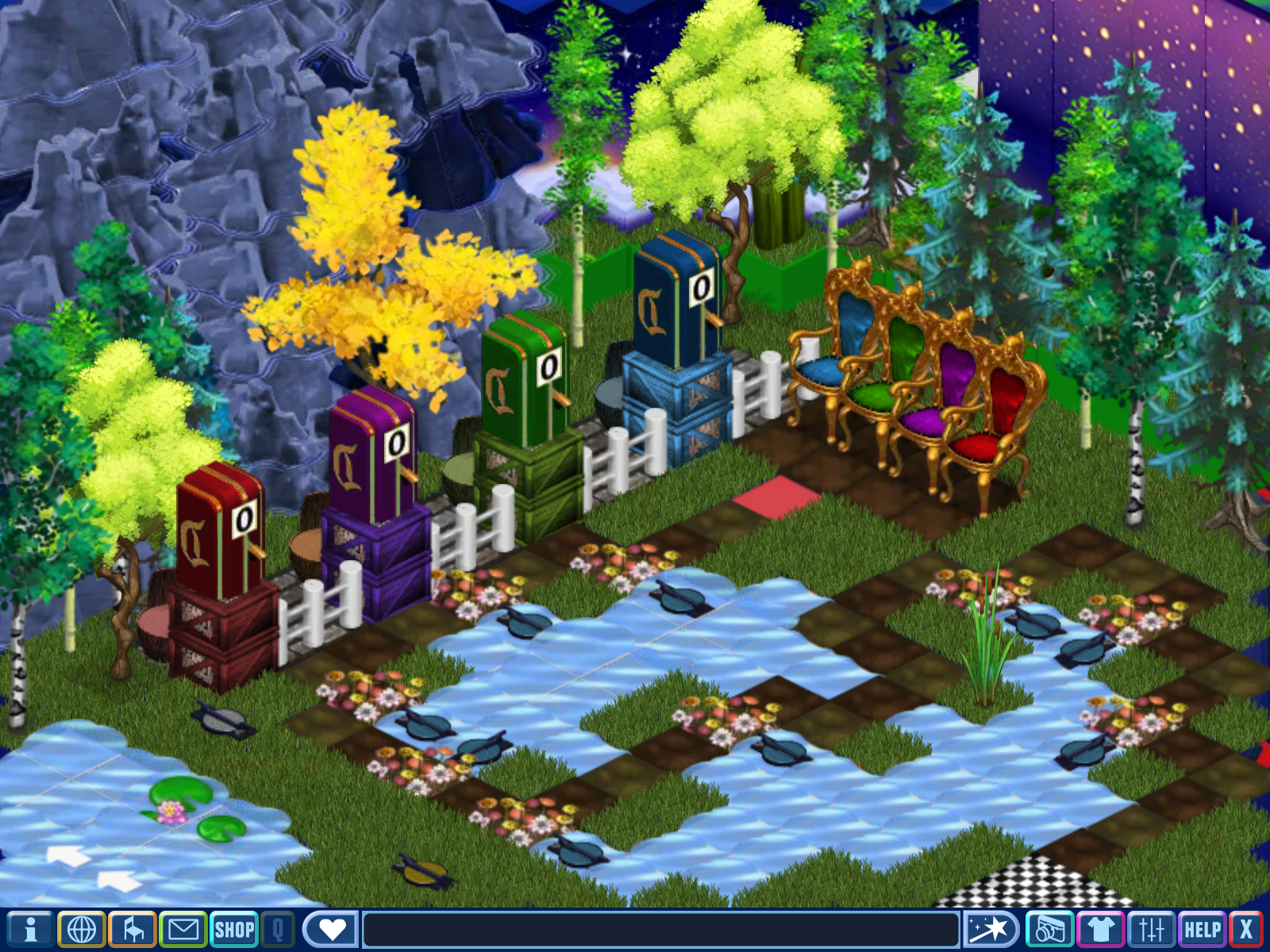
Task: Click the heart button beside chat
Action: coord(332,929)
